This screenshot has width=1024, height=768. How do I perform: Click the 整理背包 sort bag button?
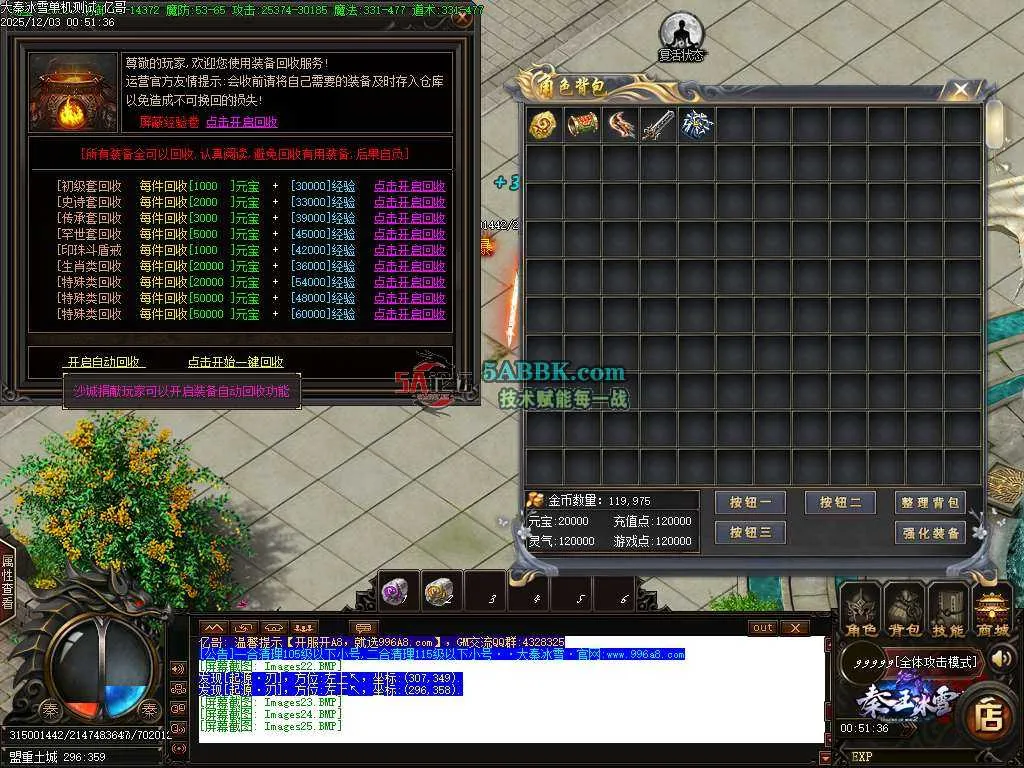point(930,503)
